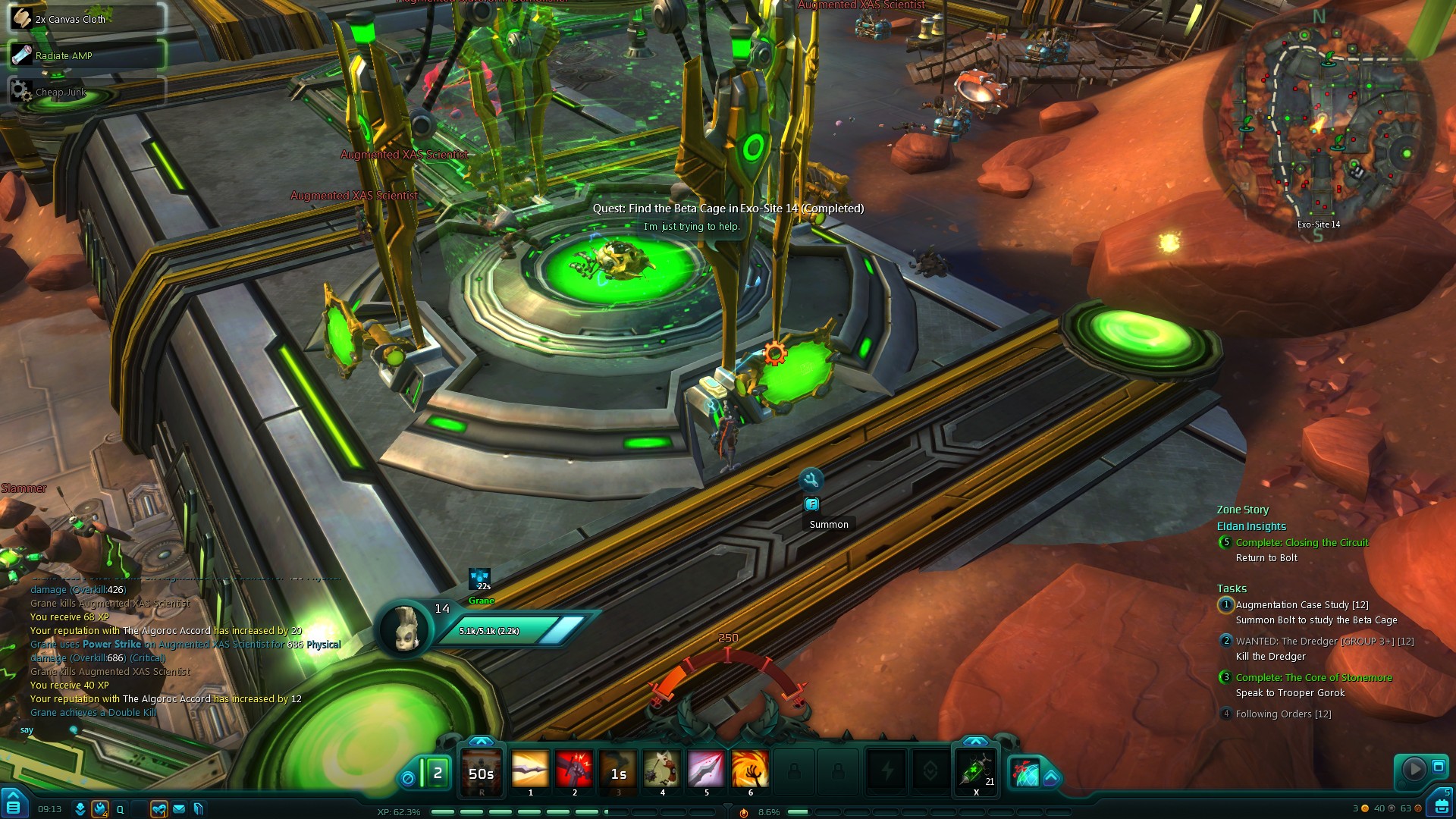Use the red fist sword ability
The height and width of the screenshot is (819, 1456).
pyautogui.click(x=574, y=770)
